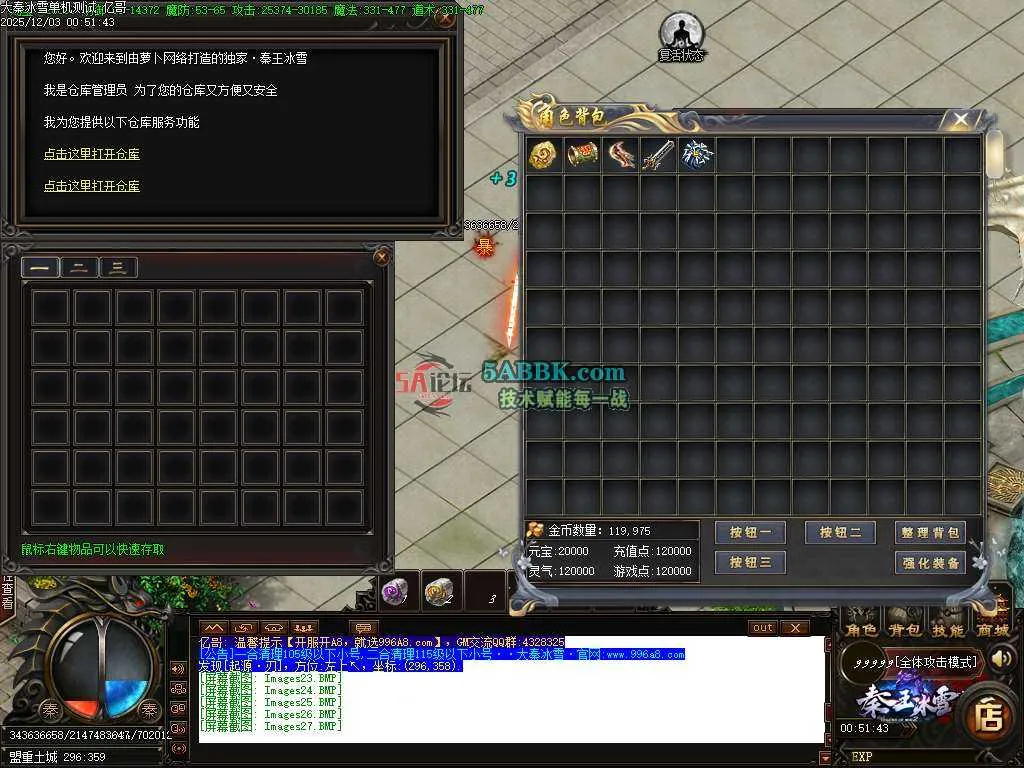Image resolution: width=1024 pixels, height=768 pixels.
Task: Switch to warehouse page 二
Action: point(79,267)
